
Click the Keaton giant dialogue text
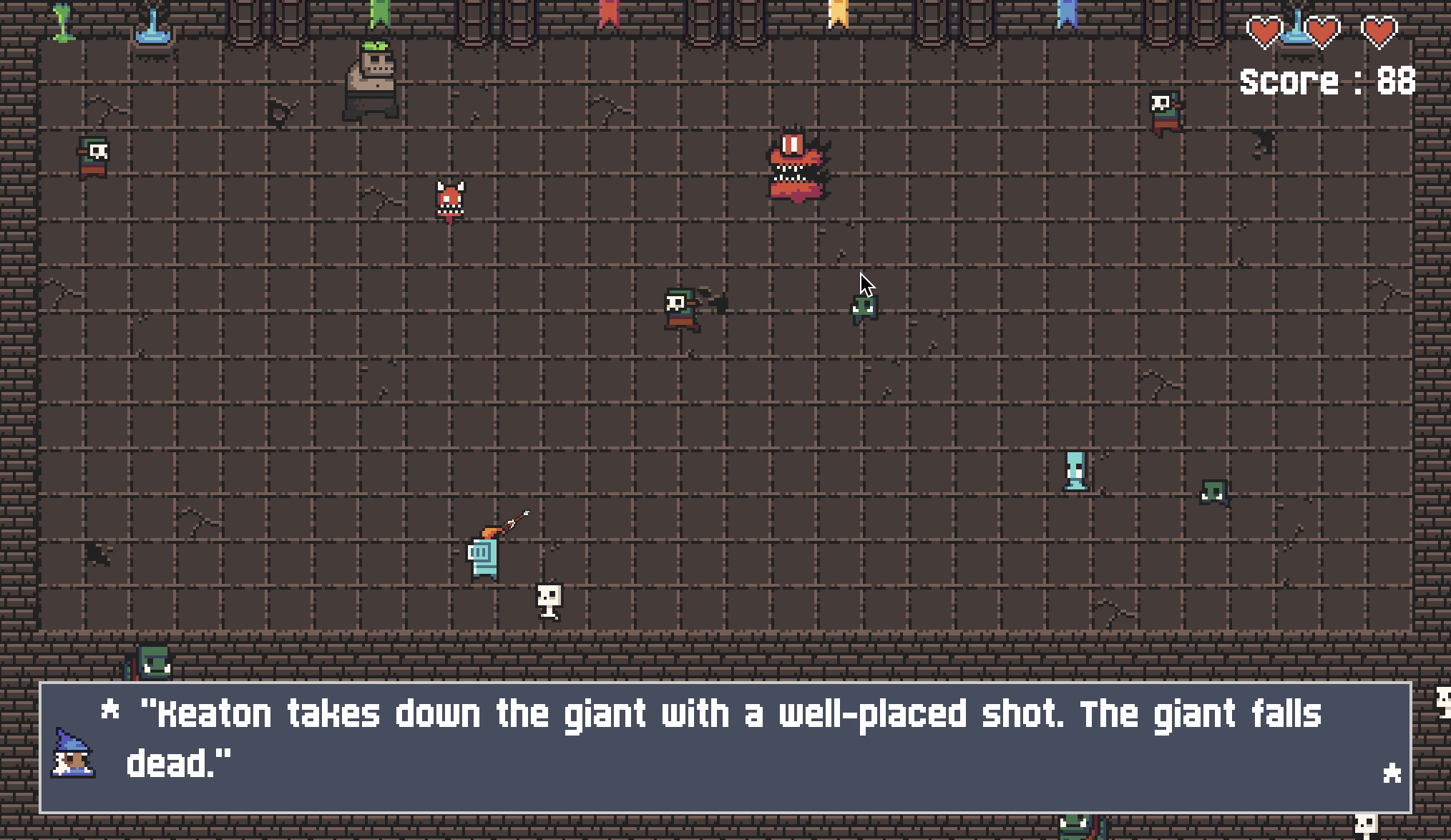723,738
